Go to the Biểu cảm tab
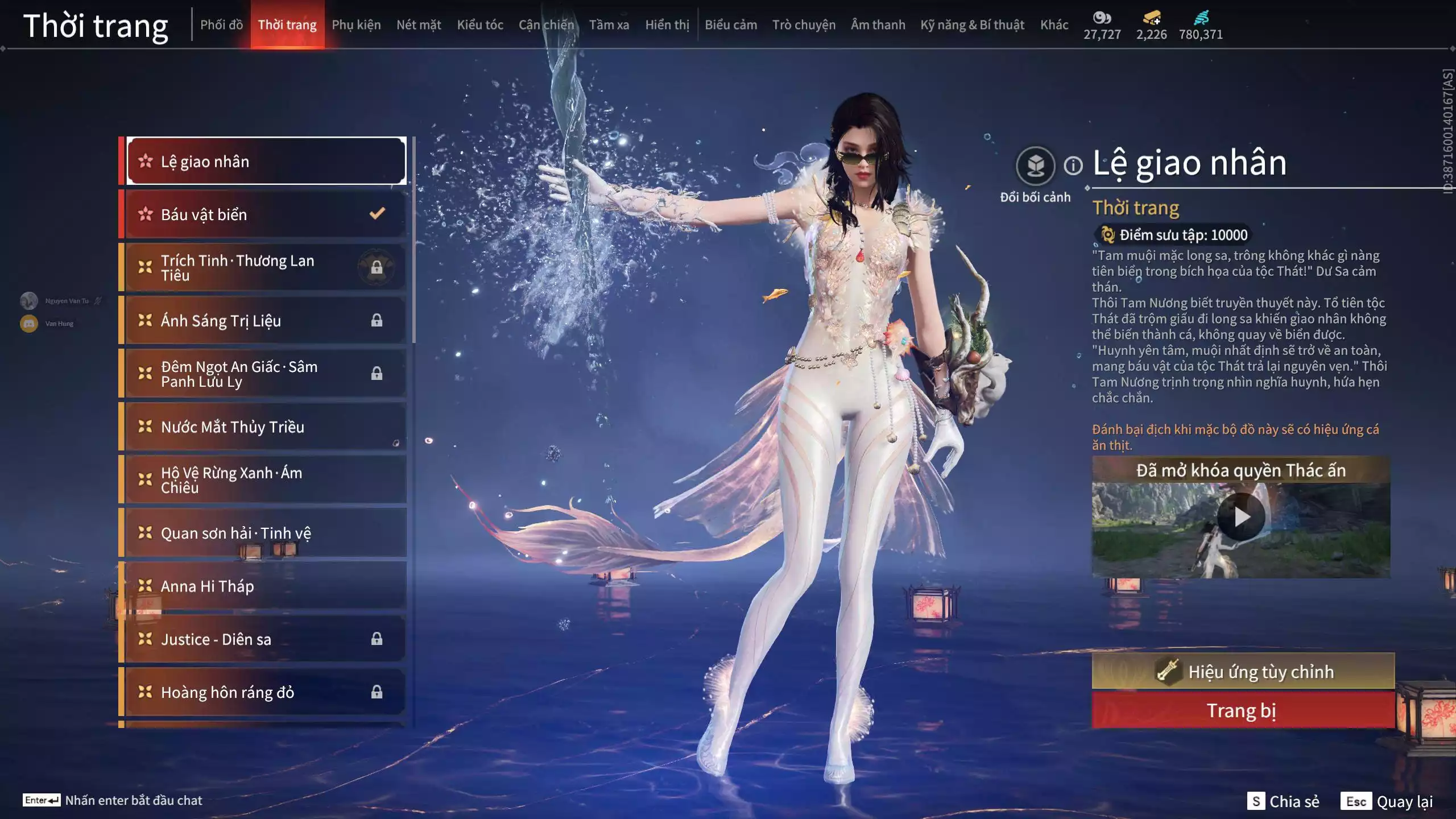1456x819 pixels. 730,25
